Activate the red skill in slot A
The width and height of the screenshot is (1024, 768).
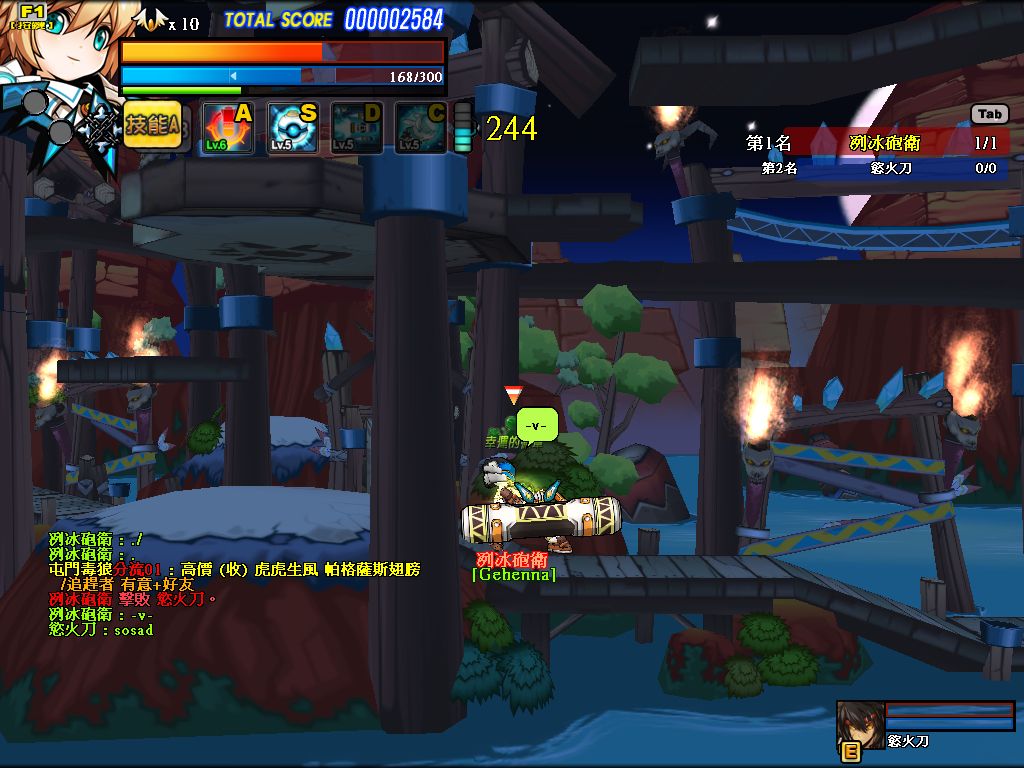(227, 128)
